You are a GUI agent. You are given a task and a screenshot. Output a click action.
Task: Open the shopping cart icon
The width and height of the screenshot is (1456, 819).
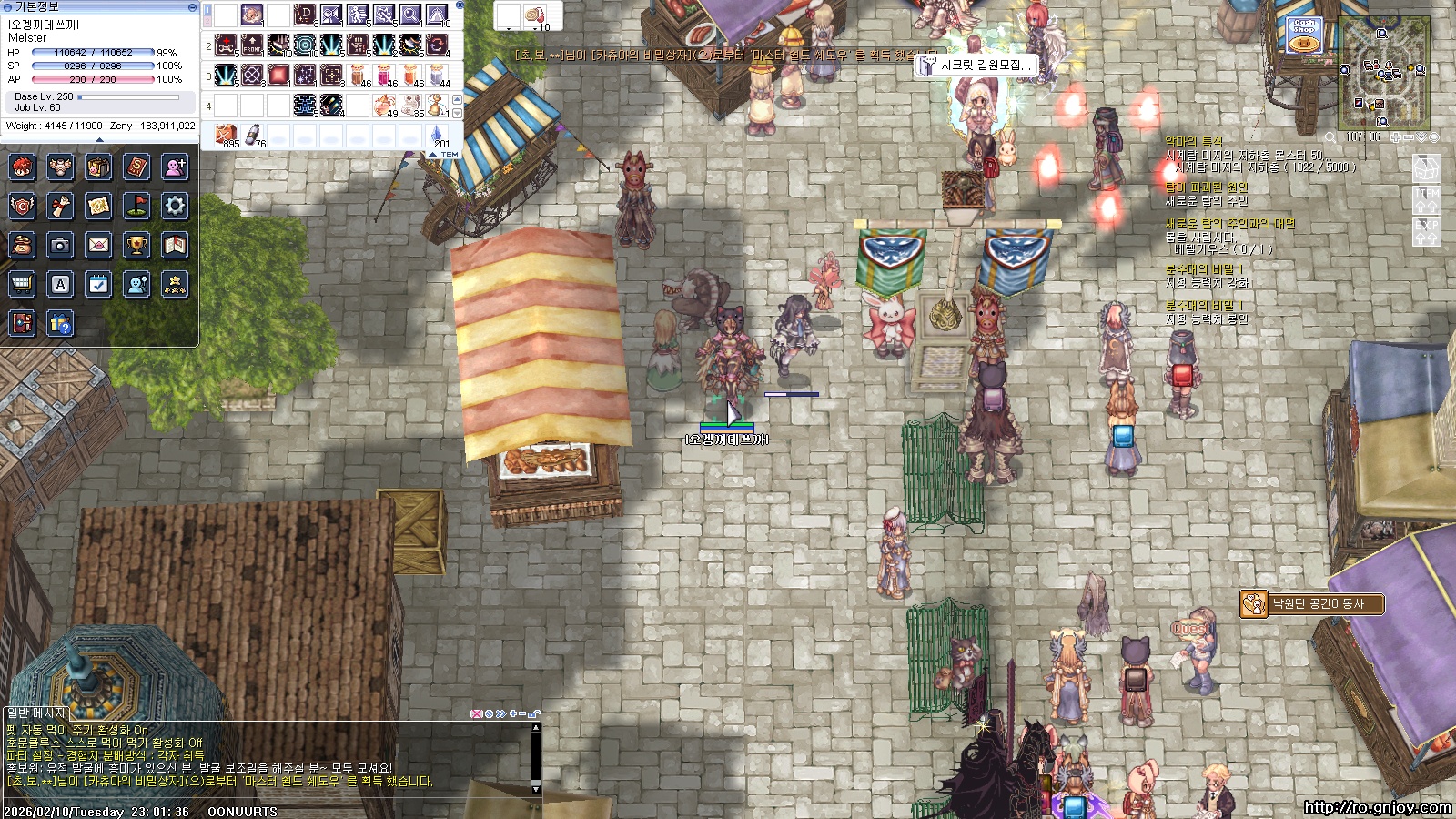(x=22, y=284)
